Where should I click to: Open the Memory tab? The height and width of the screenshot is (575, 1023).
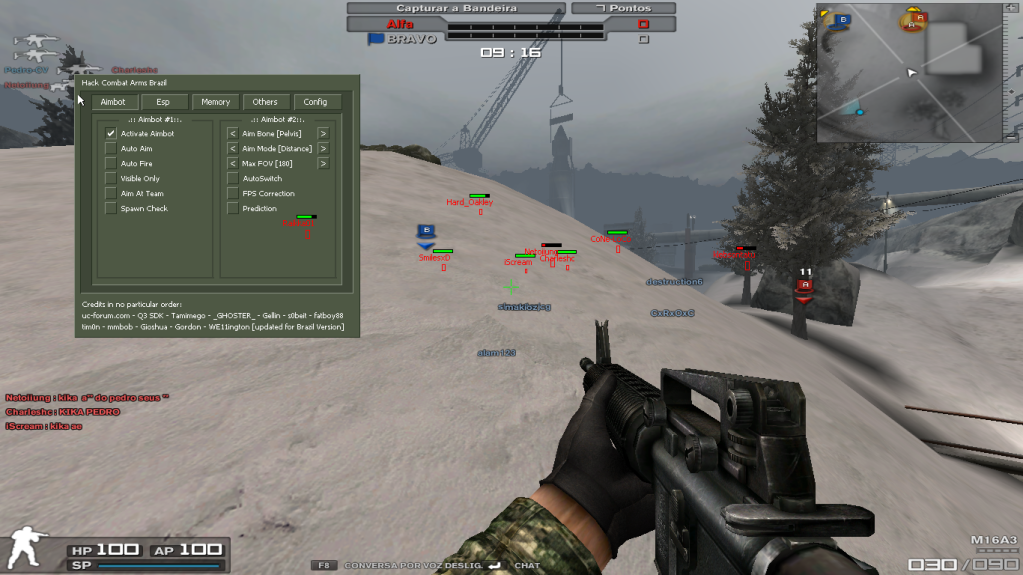[215, 102]
